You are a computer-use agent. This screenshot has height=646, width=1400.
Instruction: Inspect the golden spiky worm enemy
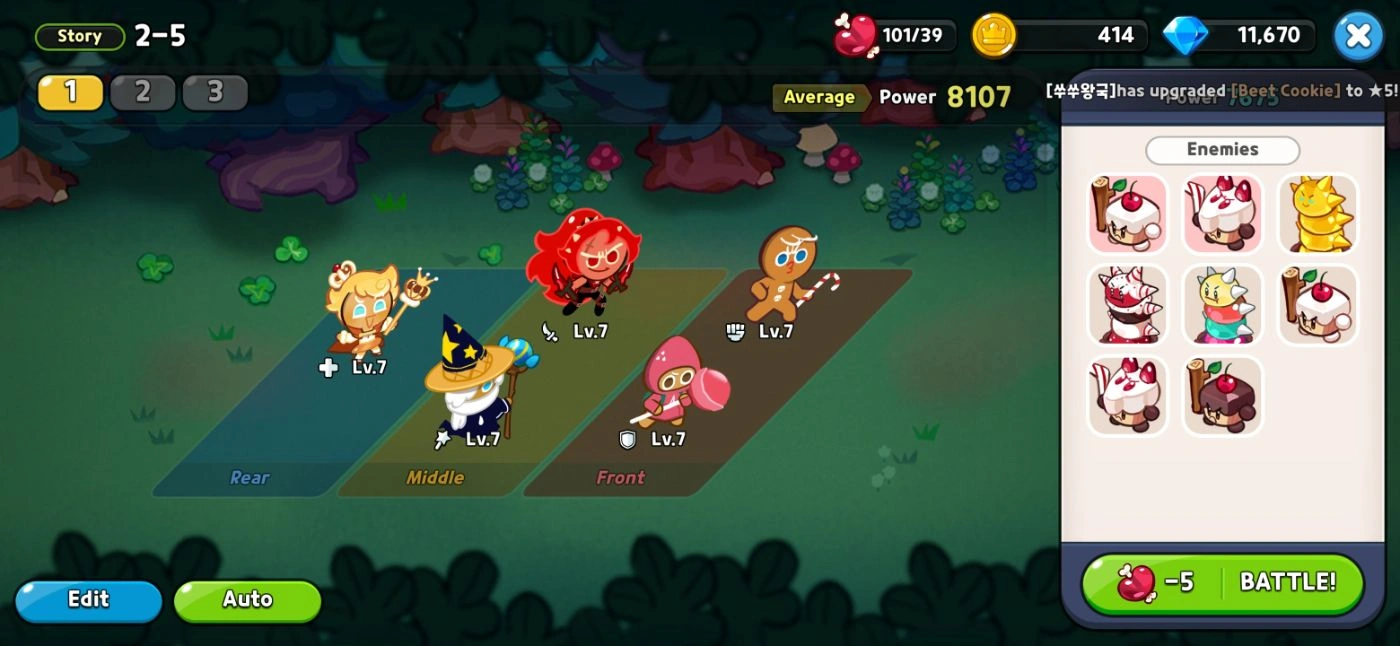pyautogui.click(x=1317, y=214)
